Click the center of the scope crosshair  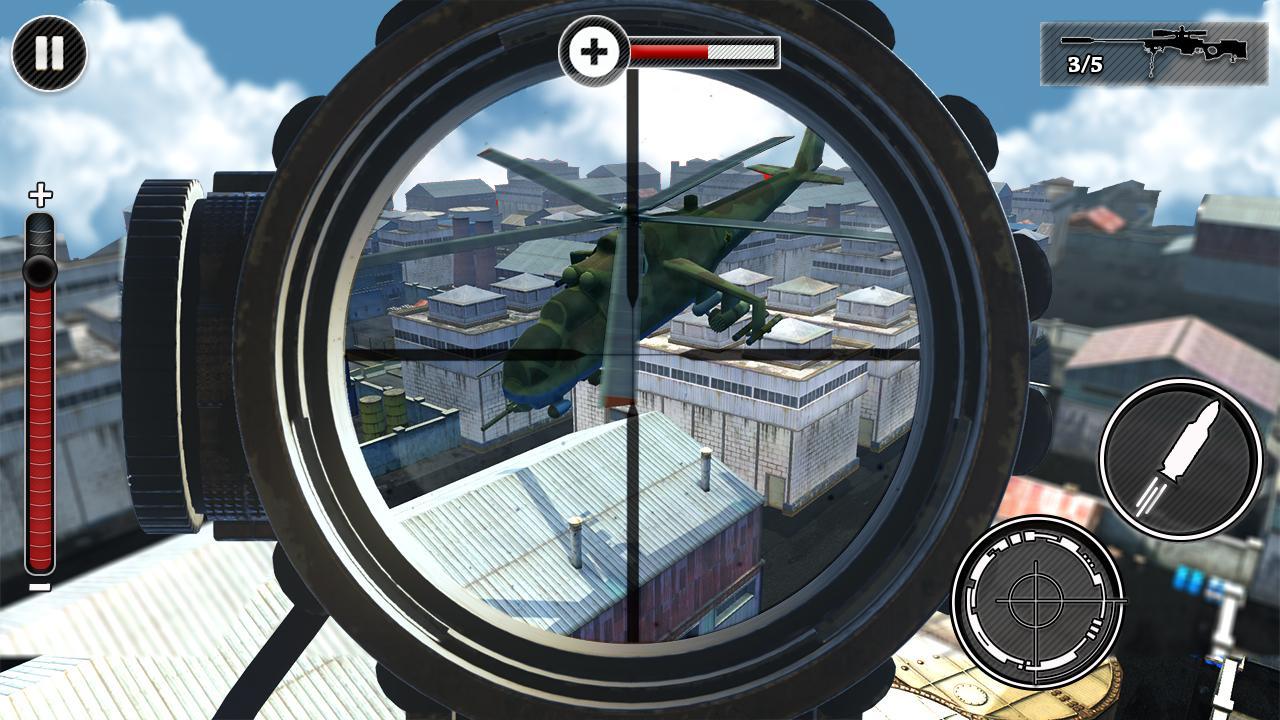[x=634, y=357]
